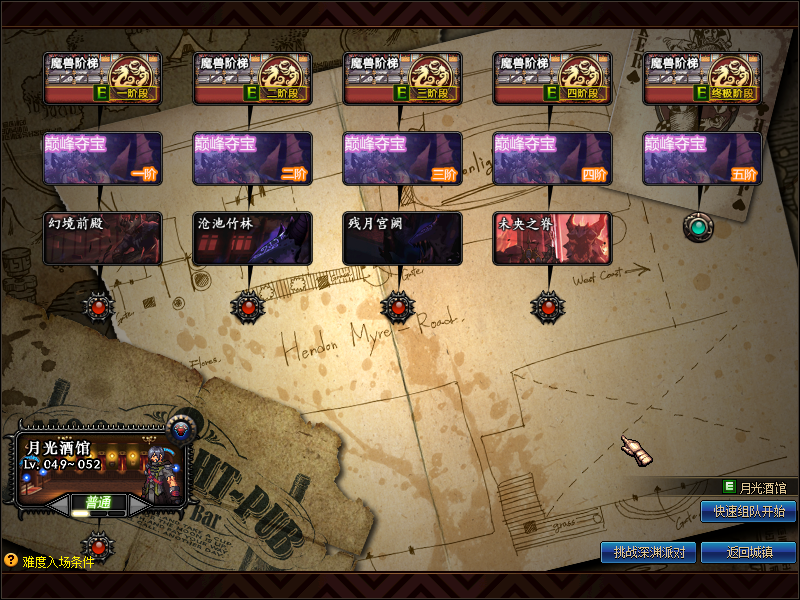Screen dimensions: 800x600
Task: Choose 巅峰夺宝 一阶 dungeon
Action: pyautogui.click(x=102, y=158)
